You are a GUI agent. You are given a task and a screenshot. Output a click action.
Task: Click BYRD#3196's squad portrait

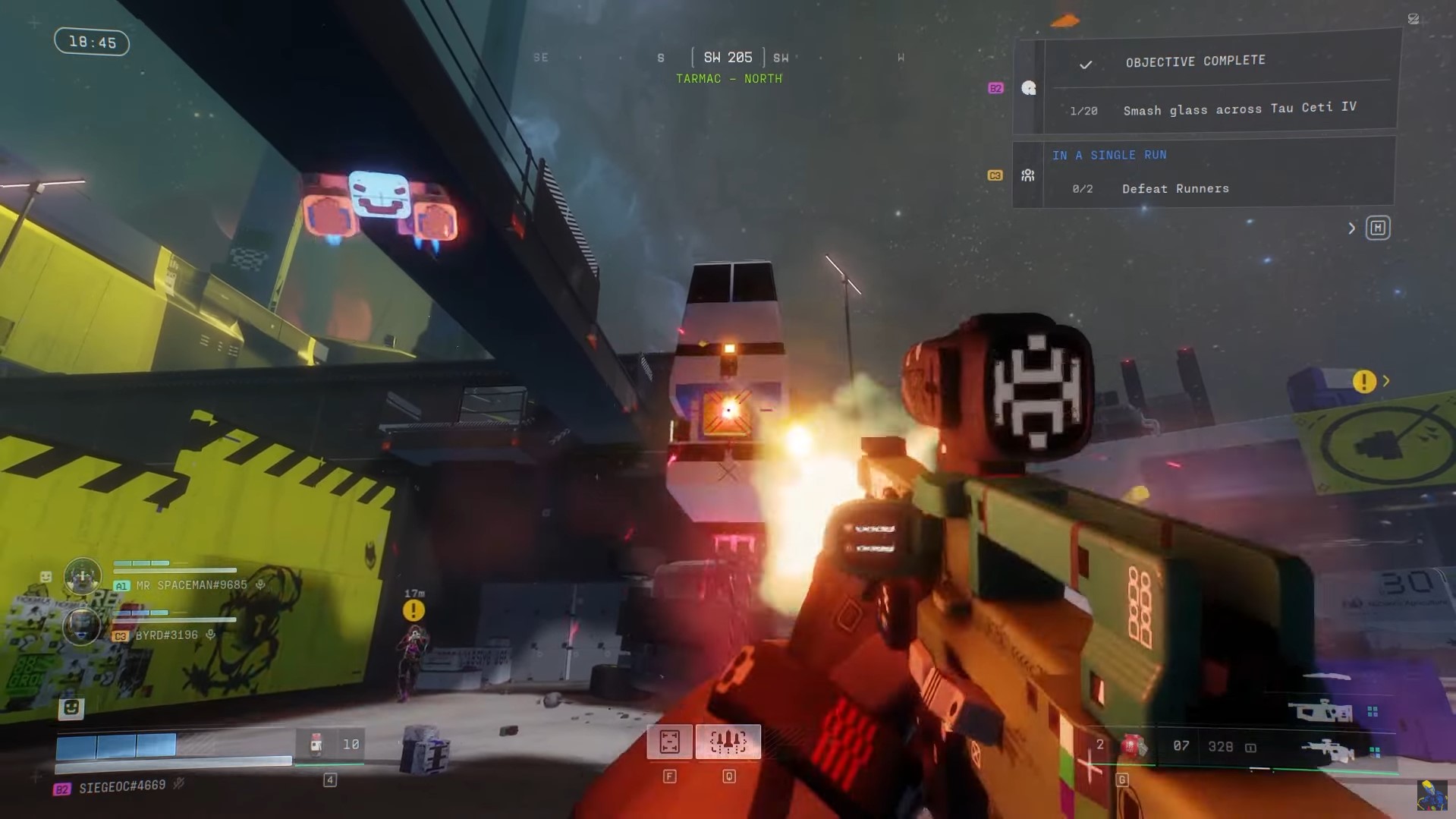click(81, 626)
